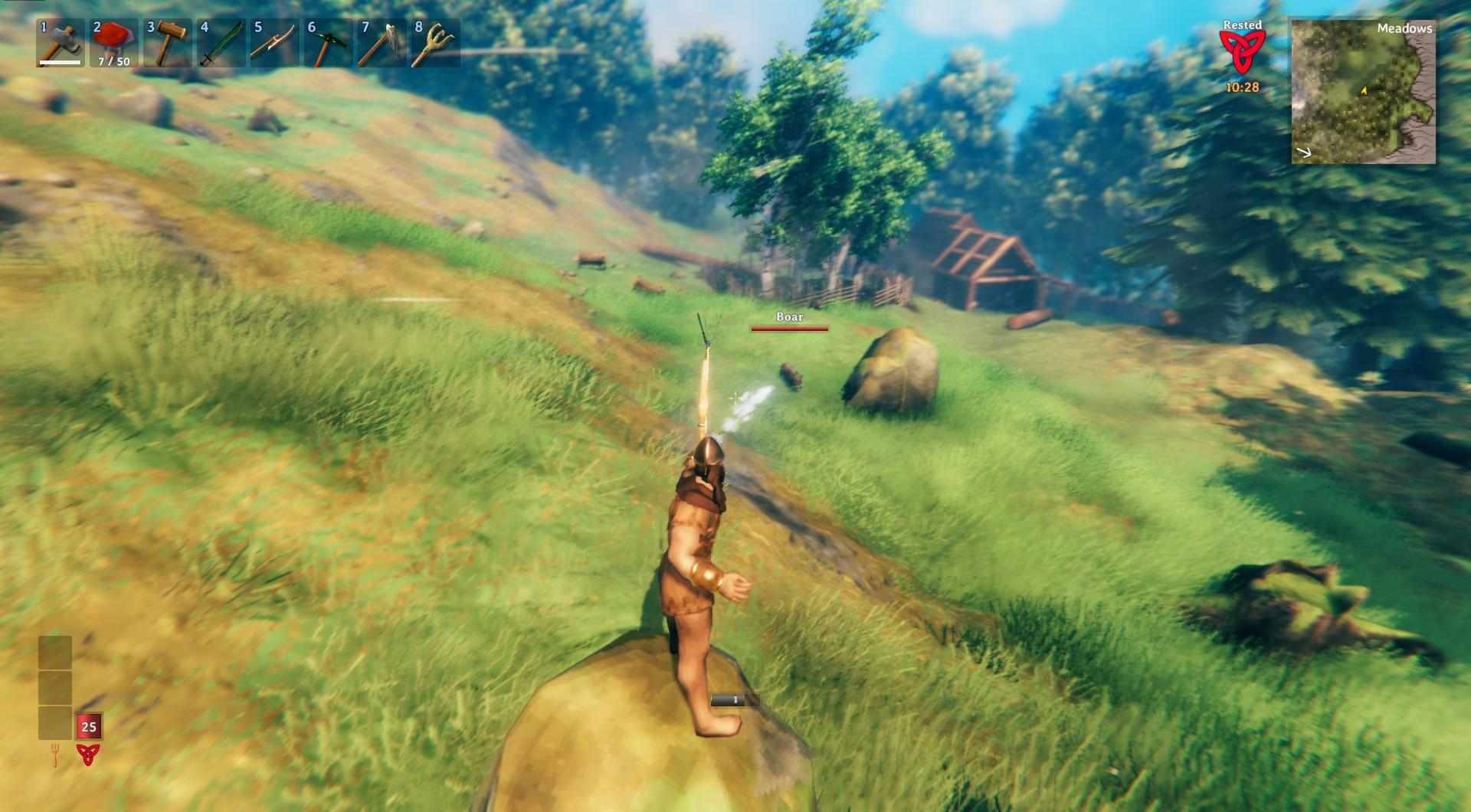Image resolution: width=1471 pixels, height=812 pixels.
Task: Select the hoe in hotbar slot 7
Action: [382, 43]
